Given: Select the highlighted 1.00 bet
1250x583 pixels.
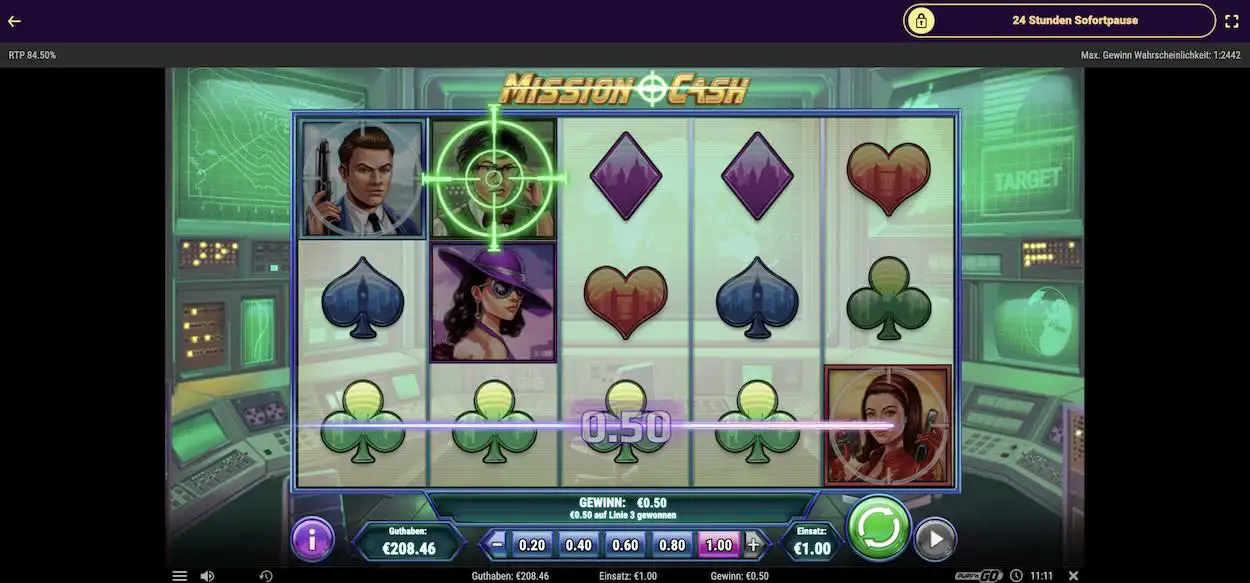Looking at the screenshot, I should coord(718,545).
